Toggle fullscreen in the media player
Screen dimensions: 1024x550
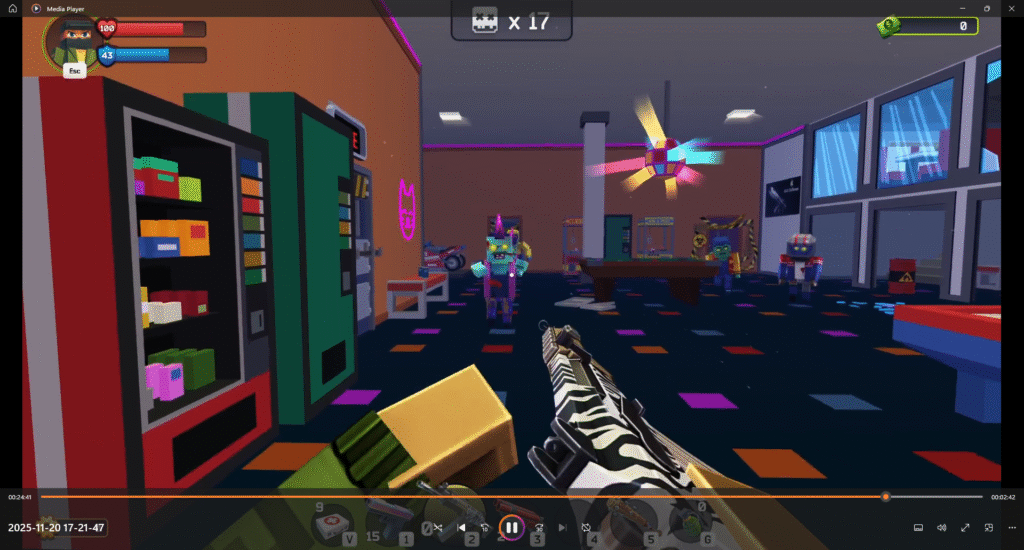point(965,527)
